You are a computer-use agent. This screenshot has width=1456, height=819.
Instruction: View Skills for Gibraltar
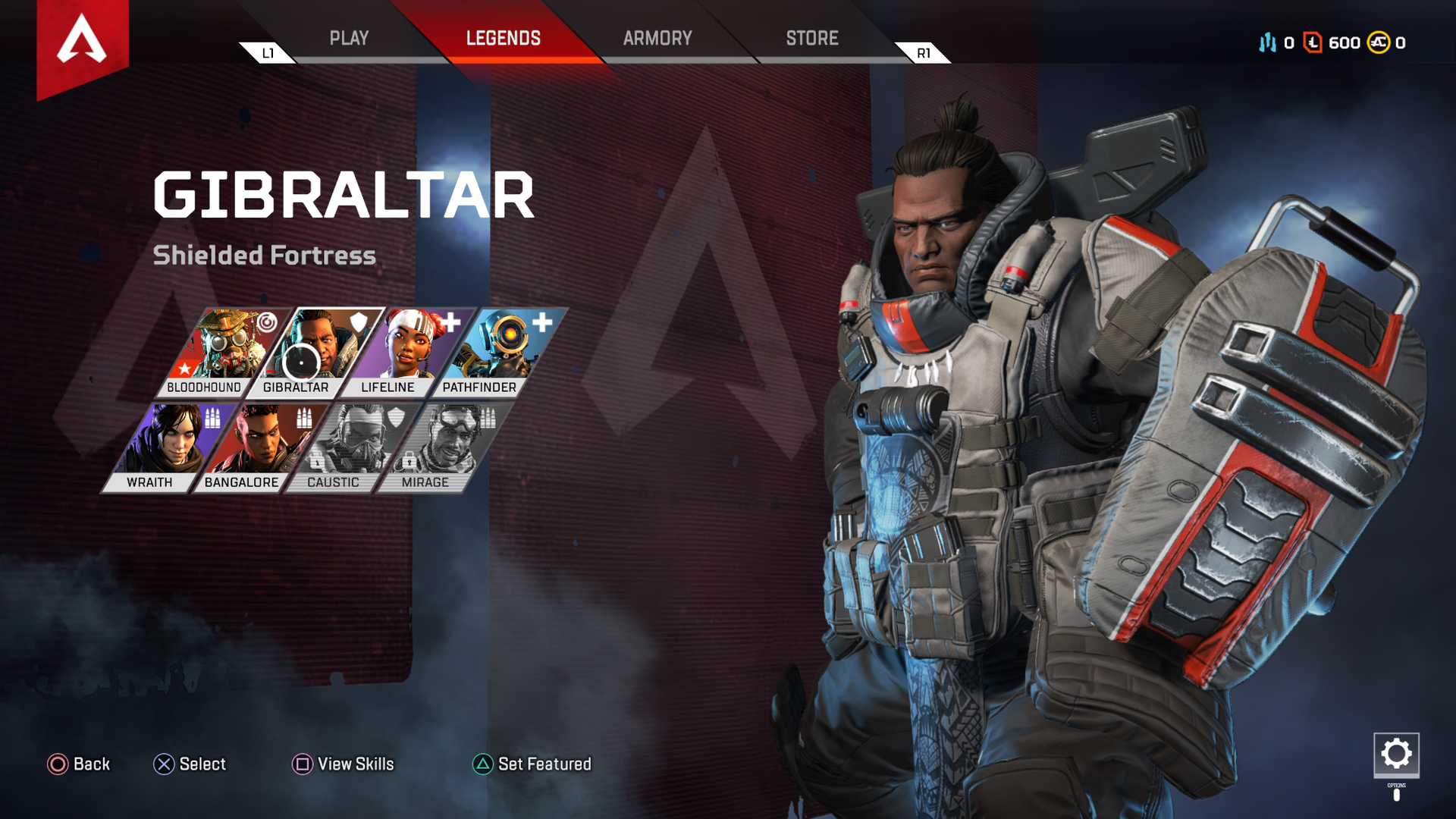[x=344, y=764]
